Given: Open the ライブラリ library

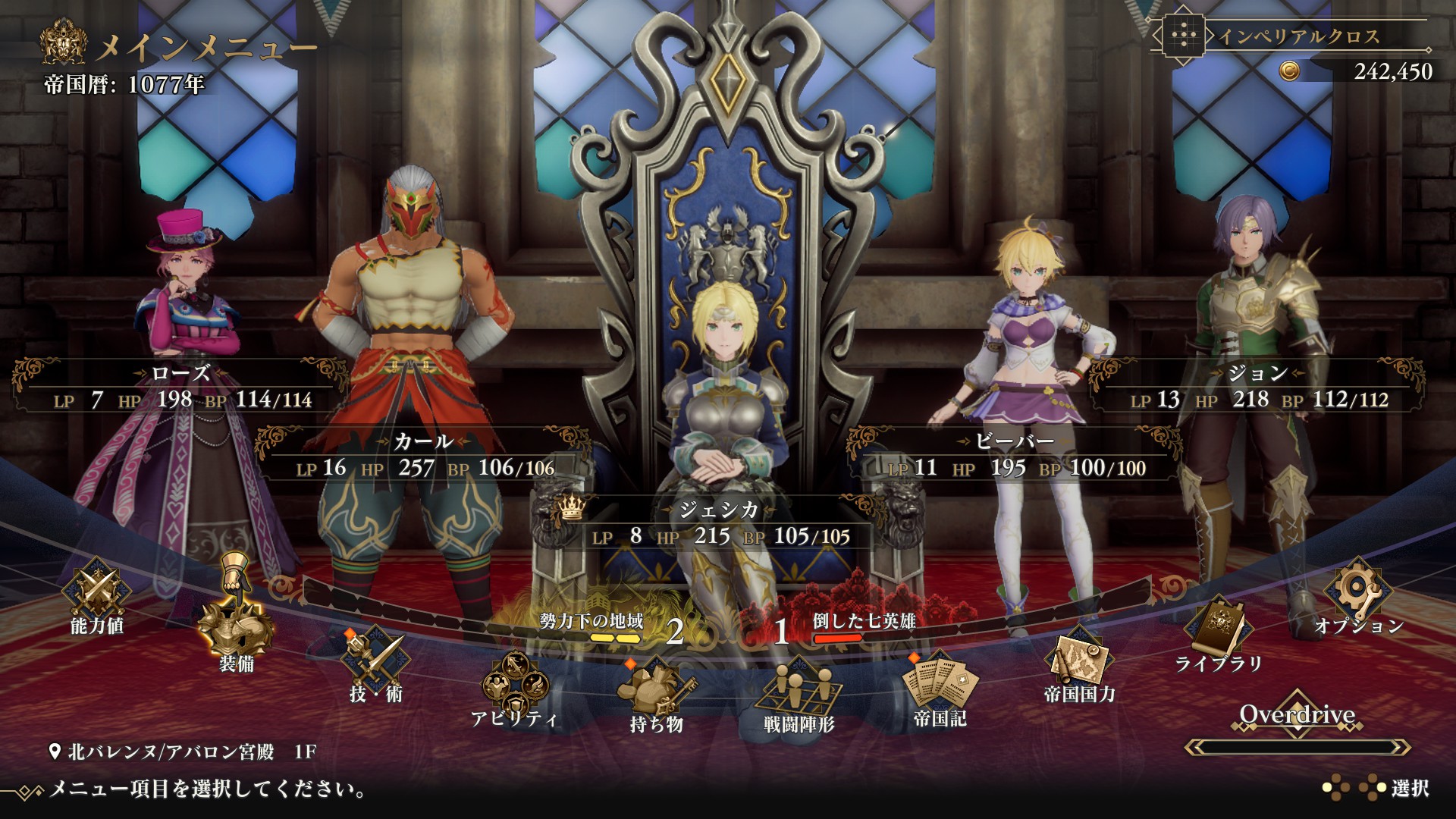Looking at the screenshot, I should [x=1219, y=635].
